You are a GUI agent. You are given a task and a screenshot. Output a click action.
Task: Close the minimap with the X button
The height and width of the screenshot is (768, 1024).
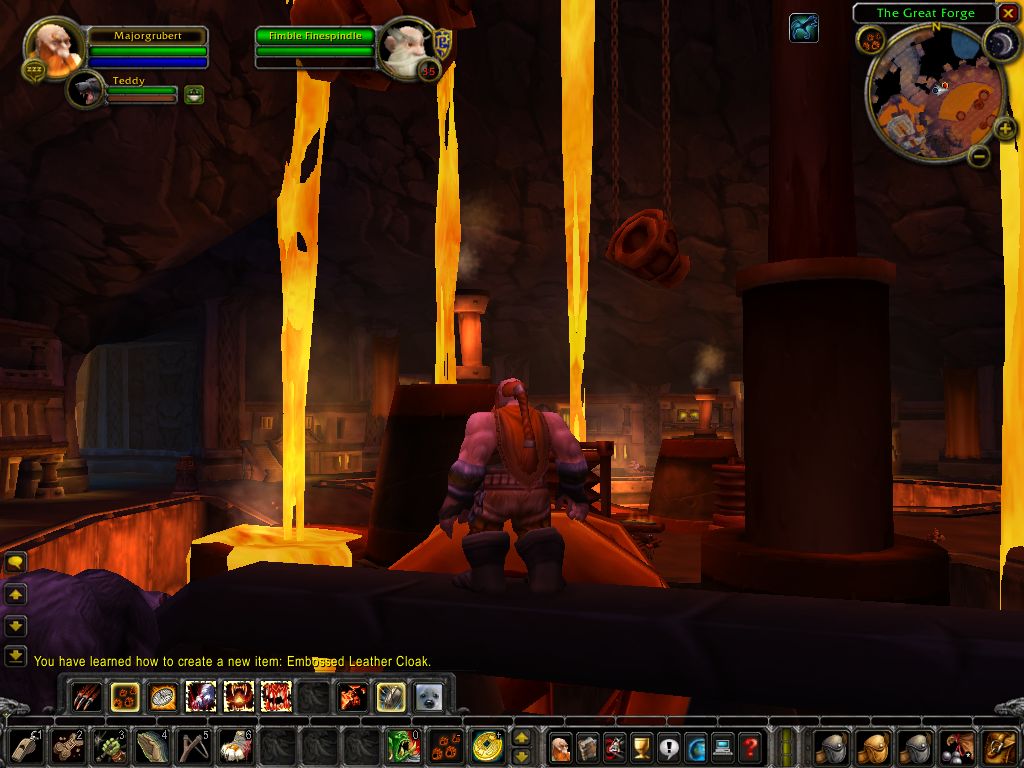pyautogui.click(x=1008, y=13)
